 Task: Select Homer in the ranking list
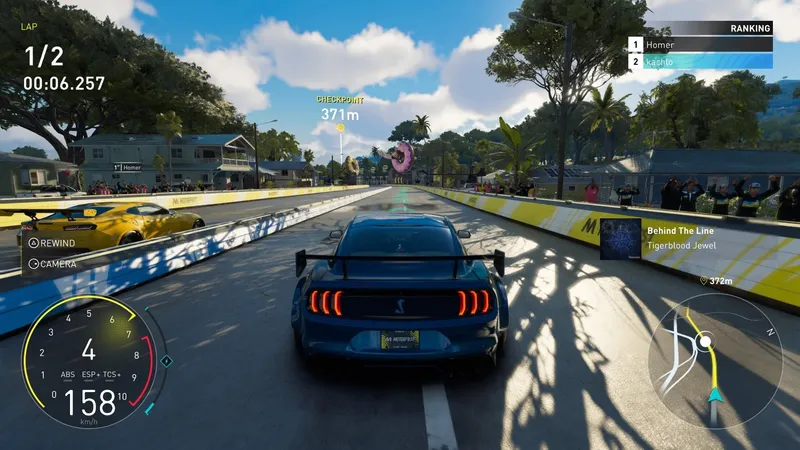point(700,44)
